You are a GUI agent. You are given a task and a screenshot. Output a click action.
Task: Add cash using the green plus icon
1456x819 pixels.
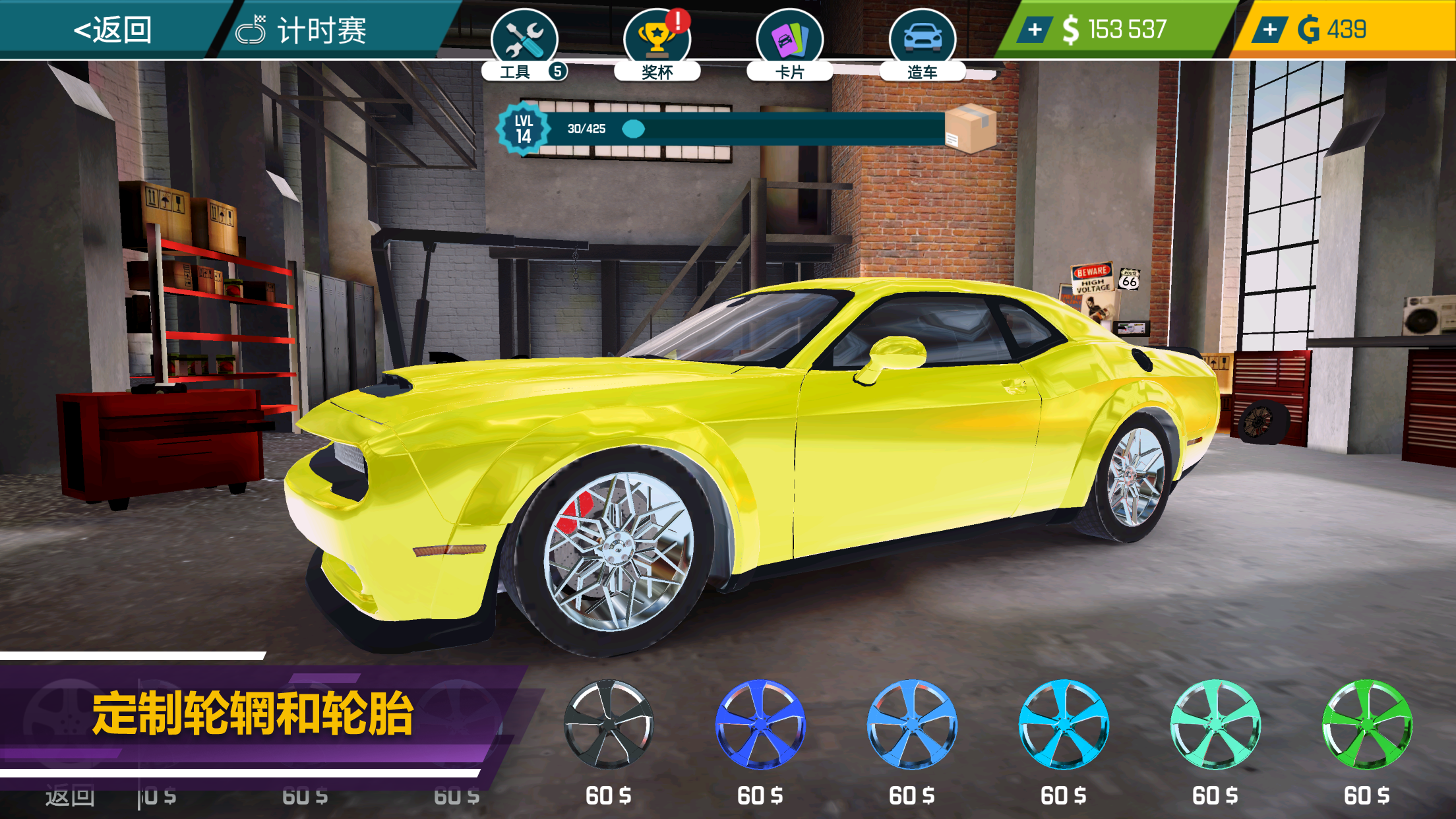tap(1033, 28)
